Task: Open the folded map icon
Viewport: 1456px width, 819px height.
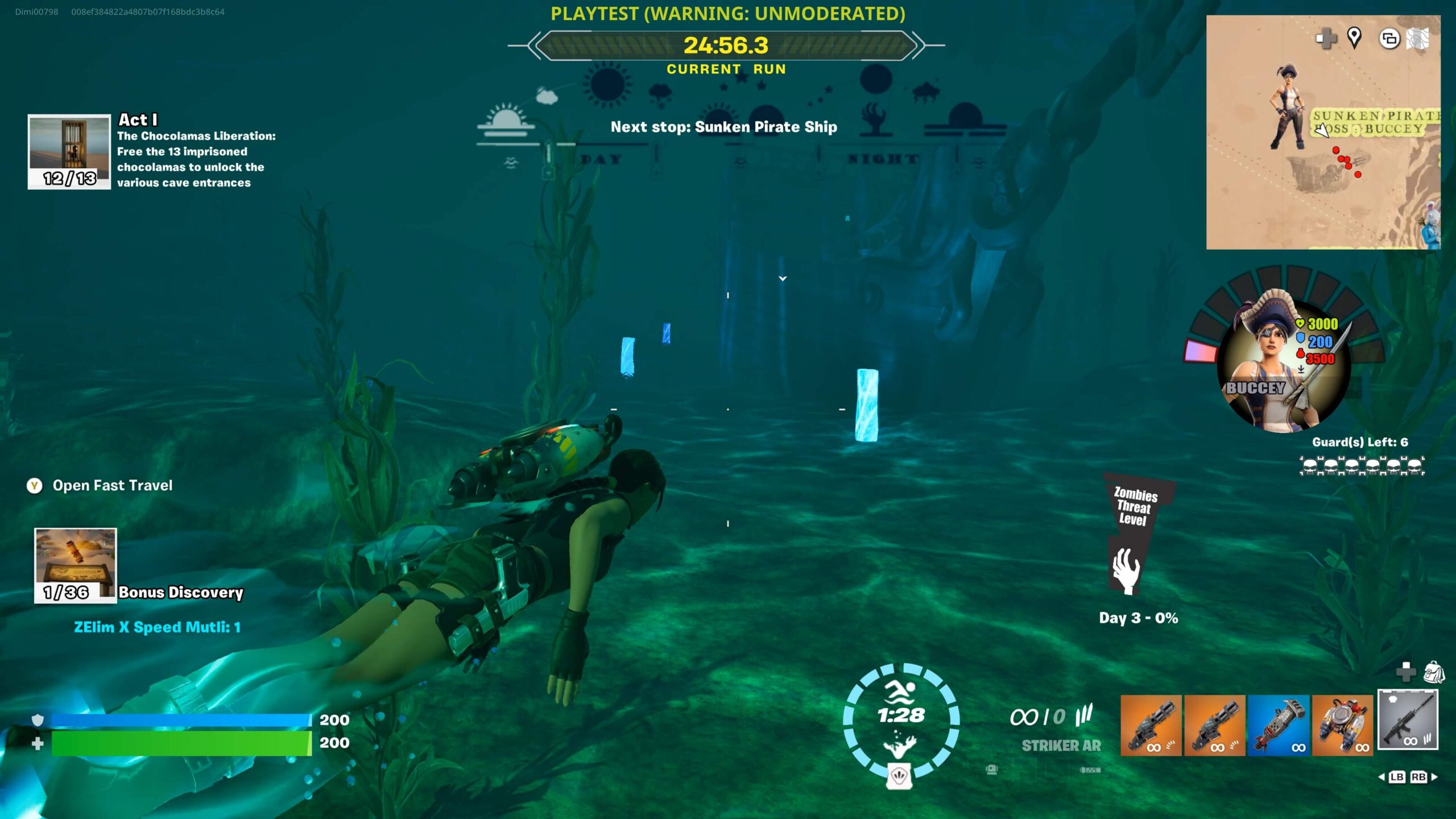Action: 1417,39
